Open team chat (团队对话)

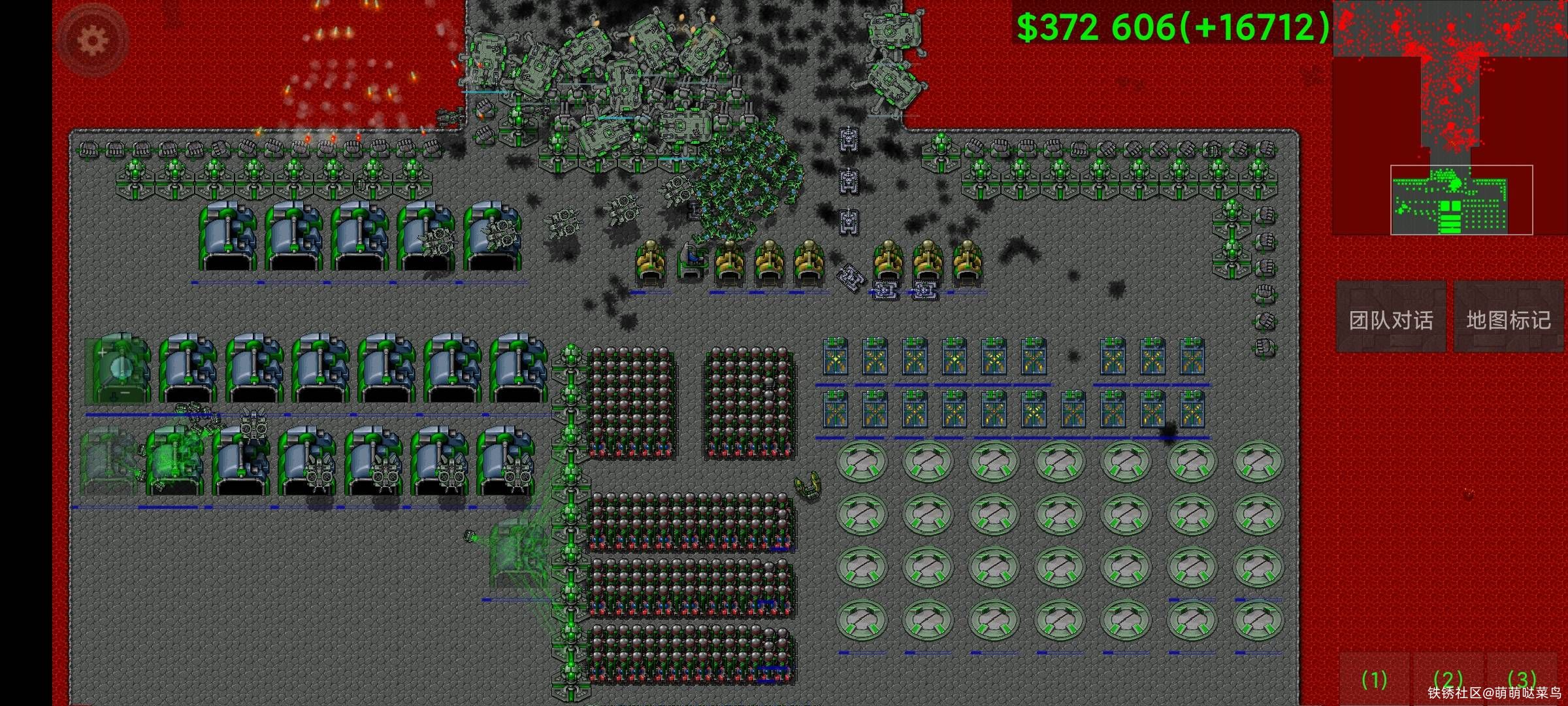(1391, 319)
